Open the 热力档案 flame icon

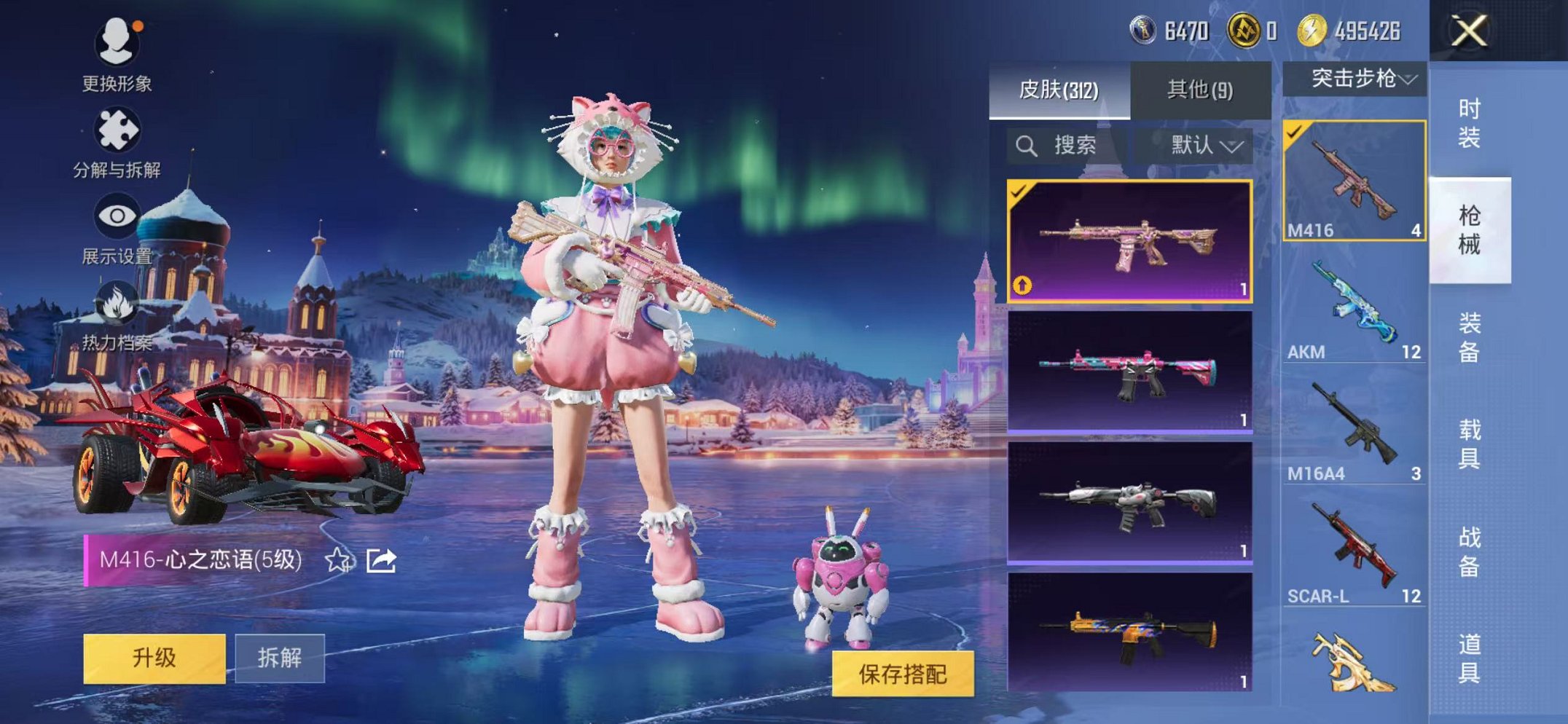pos(118,304)
